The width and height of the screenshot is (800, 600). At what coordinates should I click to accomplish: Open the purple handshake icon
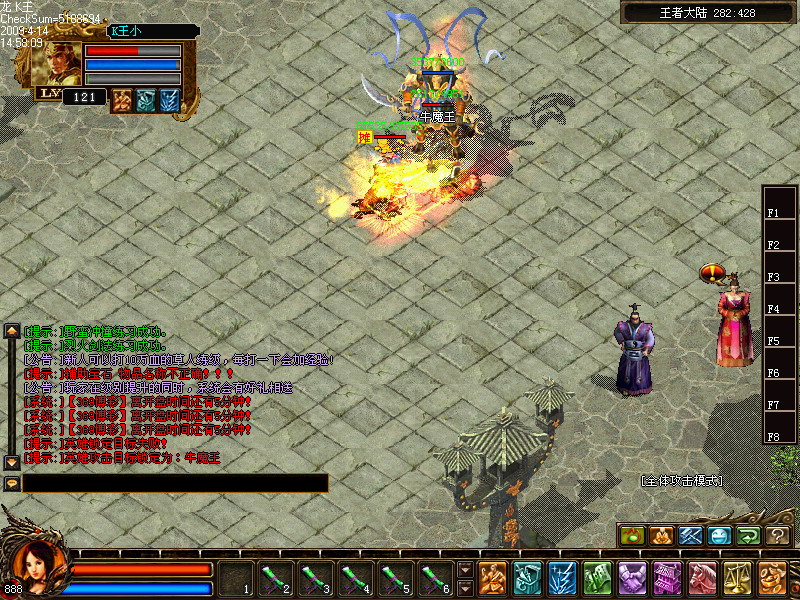(x=632, y=578)
